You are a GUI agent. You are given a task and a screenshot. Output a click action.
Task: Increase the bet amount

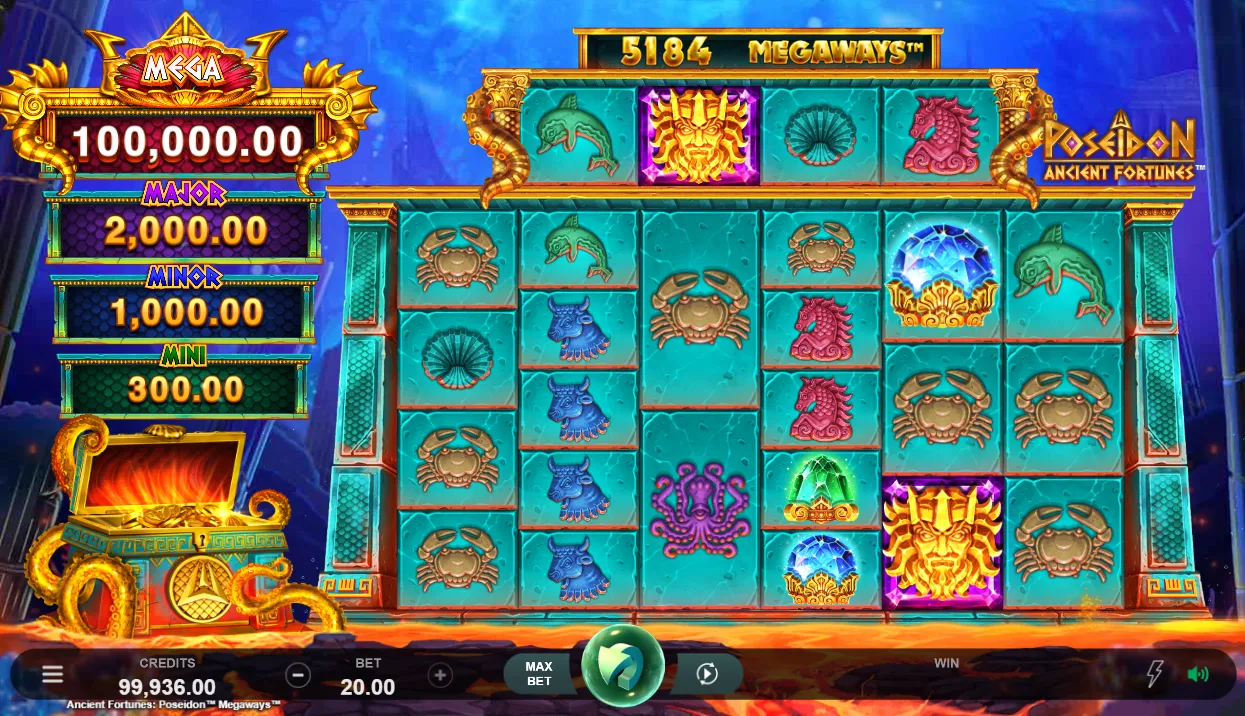(440, 675)
